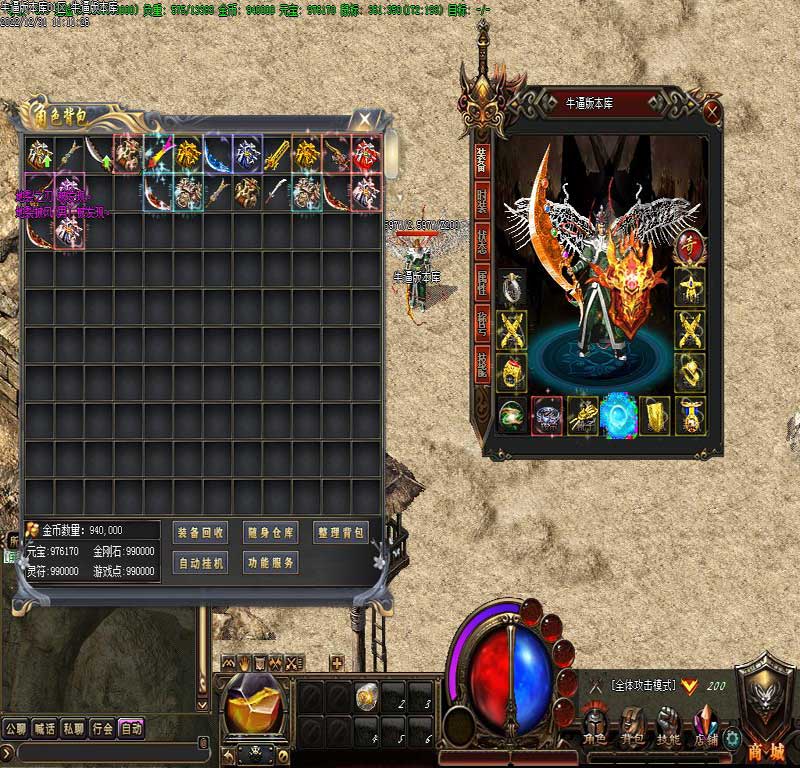Viewport: 800px width, 768px height.
Task: Select the glowing blue portal equipment slot
Action: [618, 415]
